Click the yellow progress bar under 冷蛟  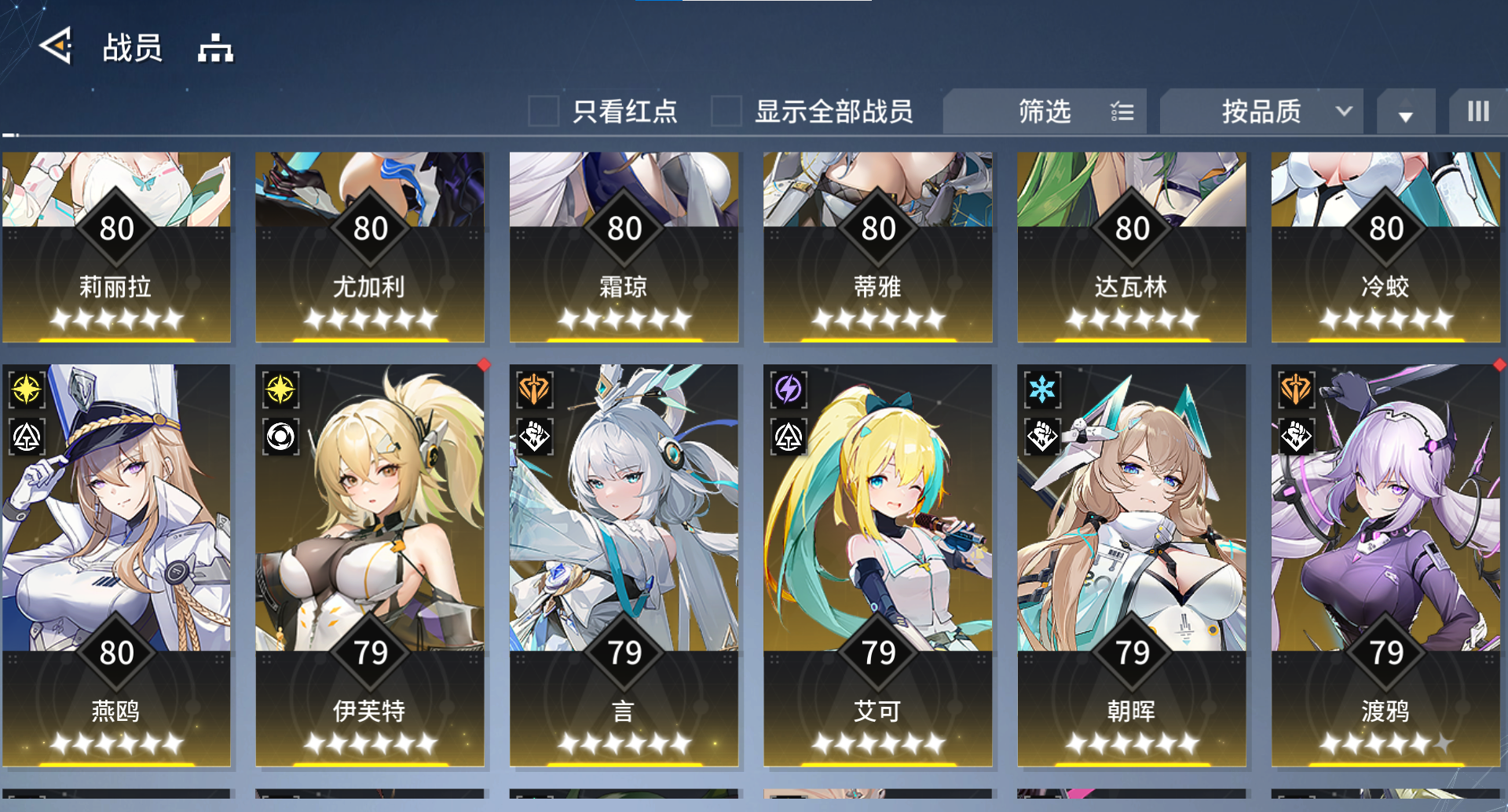coord(1385,338)
